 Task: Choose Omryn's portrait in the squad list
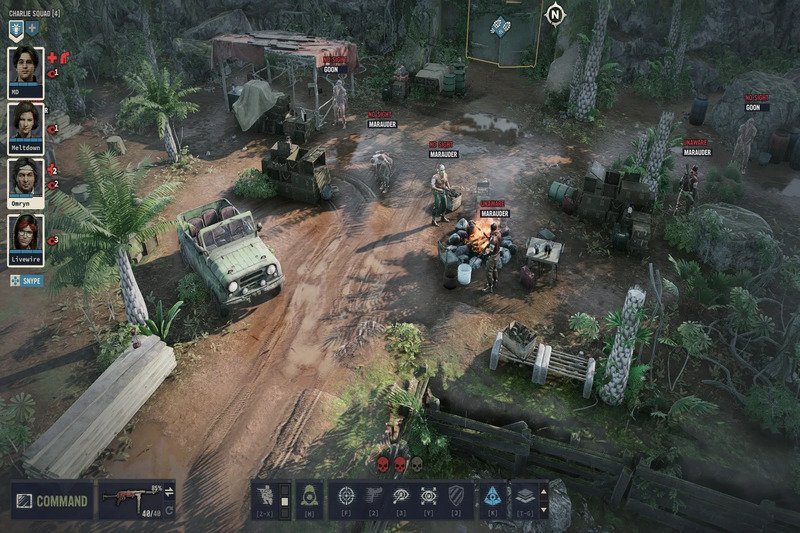pos(25,180)
